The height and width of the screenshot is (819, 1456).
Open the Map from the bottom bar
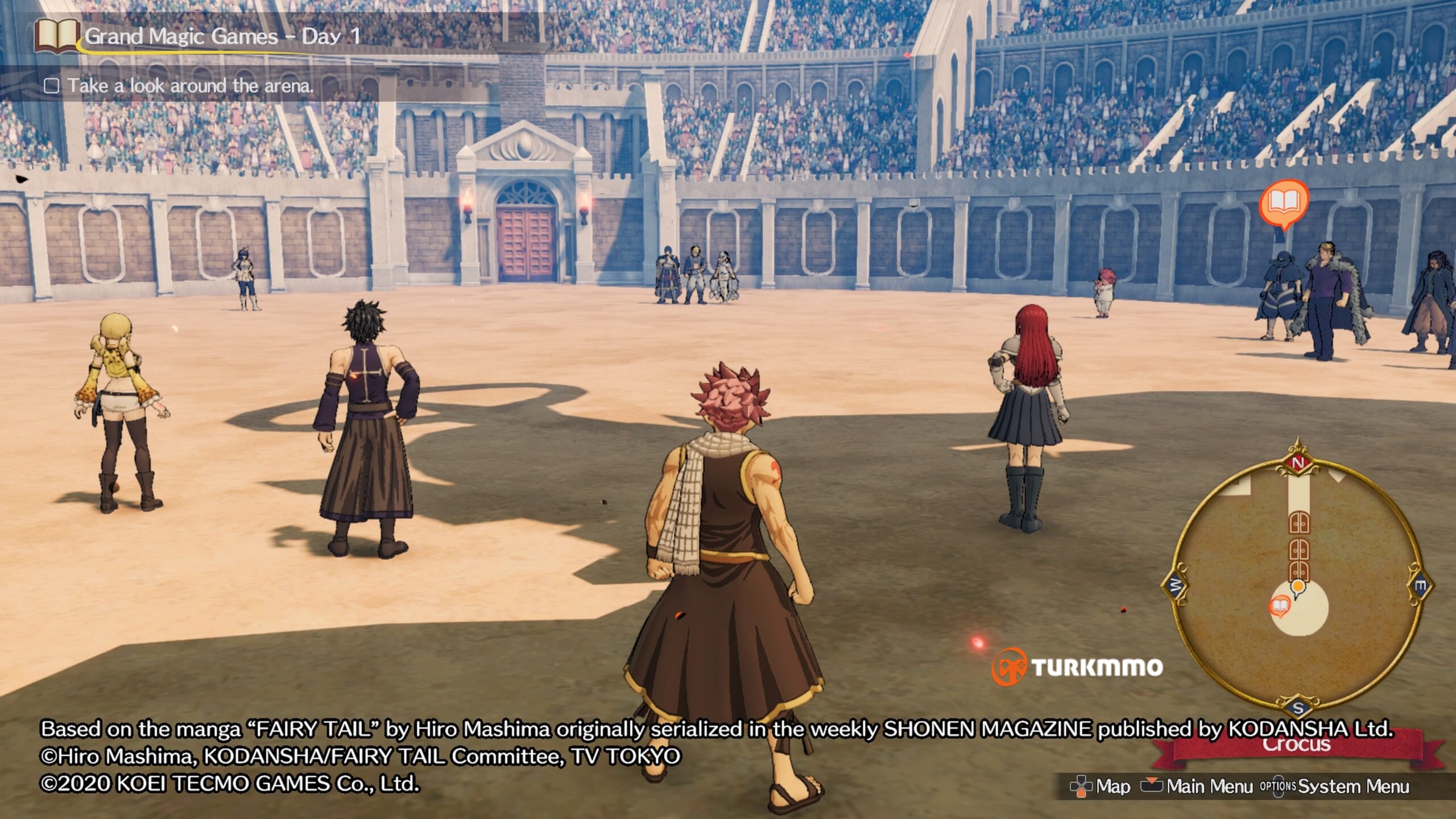click(1101, 787)
